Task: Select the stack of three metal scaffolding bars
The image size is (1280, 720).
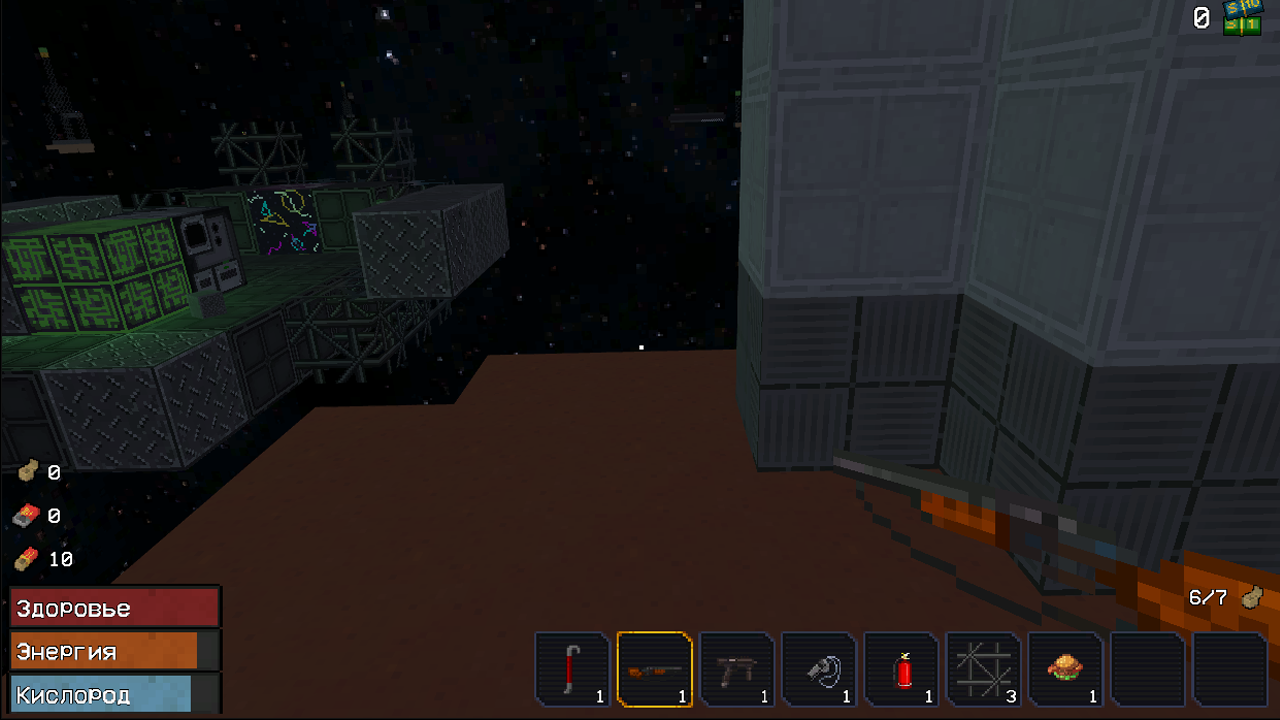Action: pyautogui.click(x=983, y=668)
